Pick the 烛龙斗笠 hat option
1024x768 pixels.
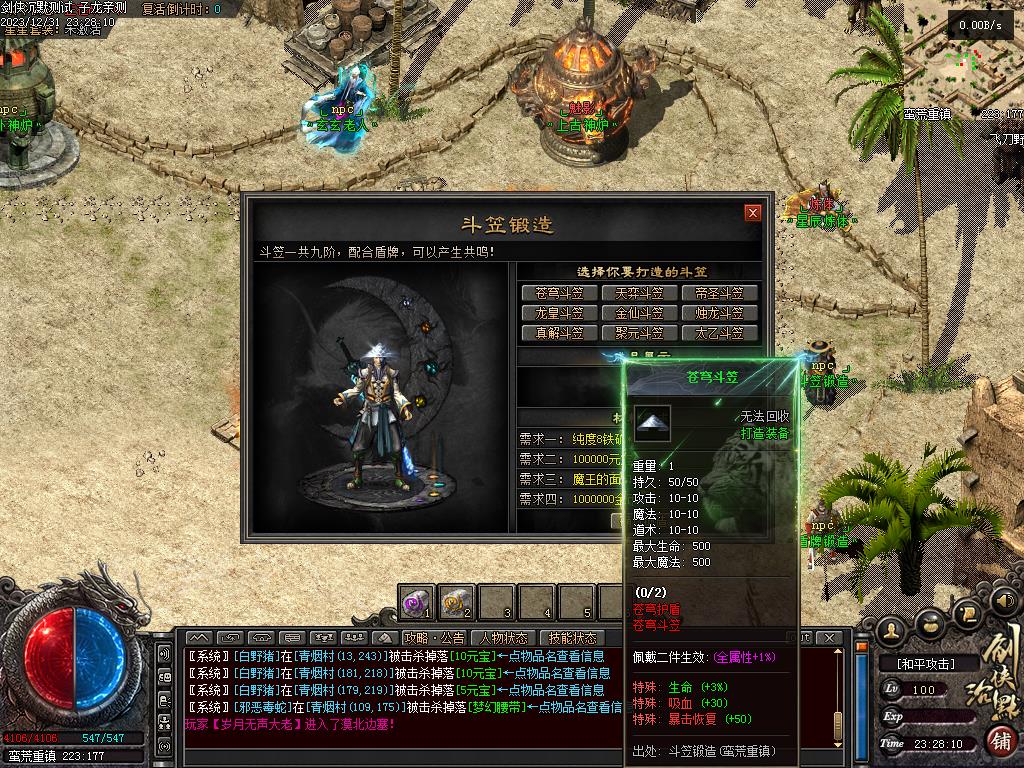(x=720, y=313)
